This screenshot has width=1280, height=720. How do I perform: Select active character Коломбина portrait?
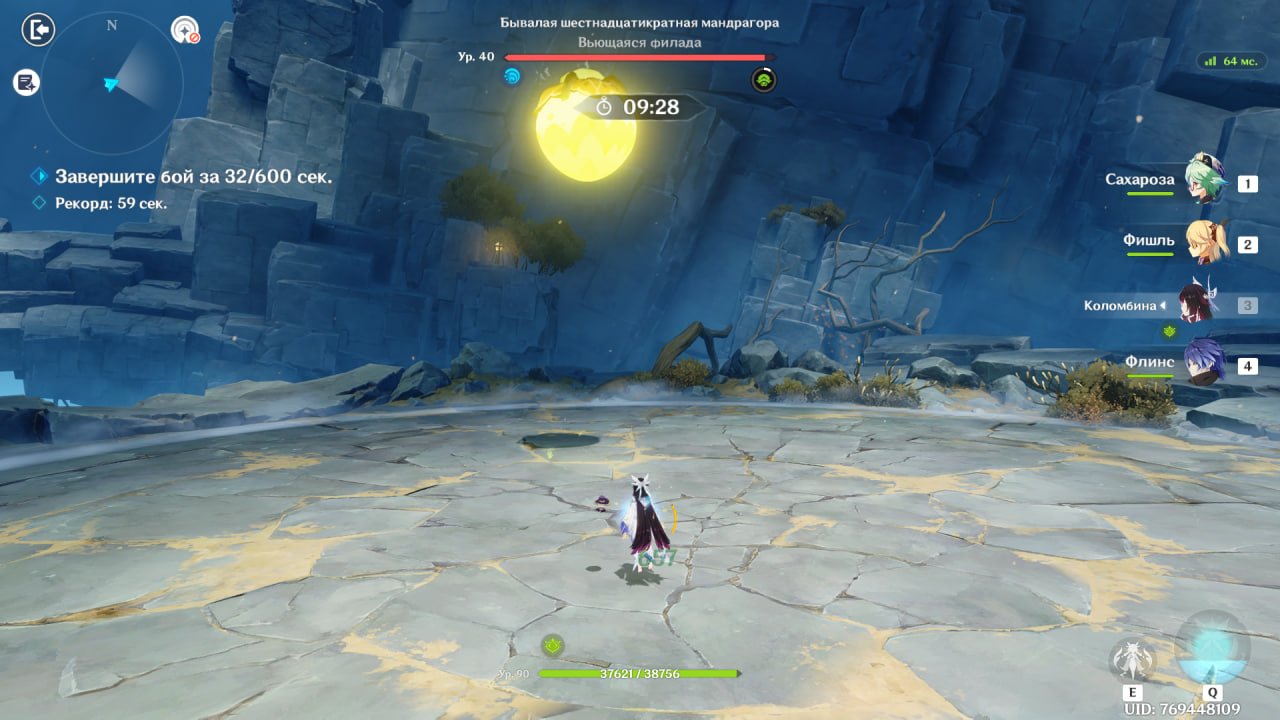pyautogui.click(x=1196, y=303)
